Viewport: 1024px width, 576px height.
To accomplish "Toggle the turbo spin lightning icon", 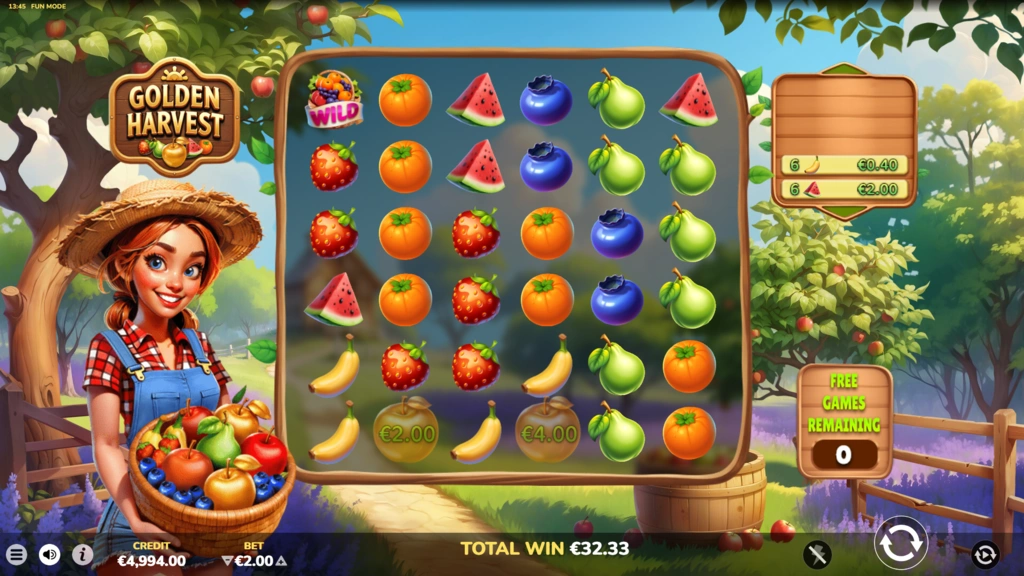I will coord(818,554).
